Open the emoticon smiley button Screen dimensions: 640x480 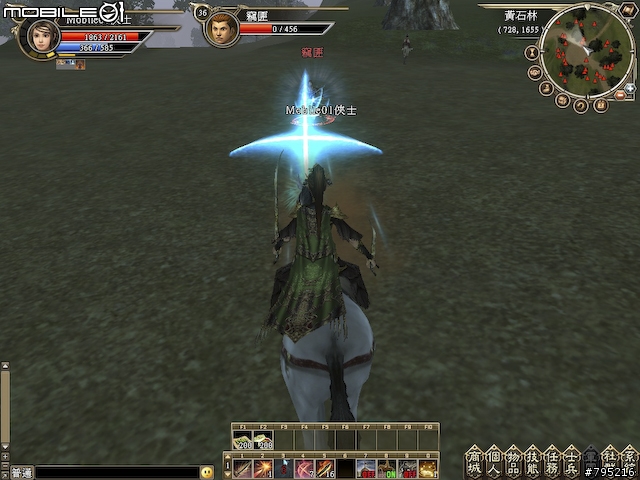tap(207, 472)
